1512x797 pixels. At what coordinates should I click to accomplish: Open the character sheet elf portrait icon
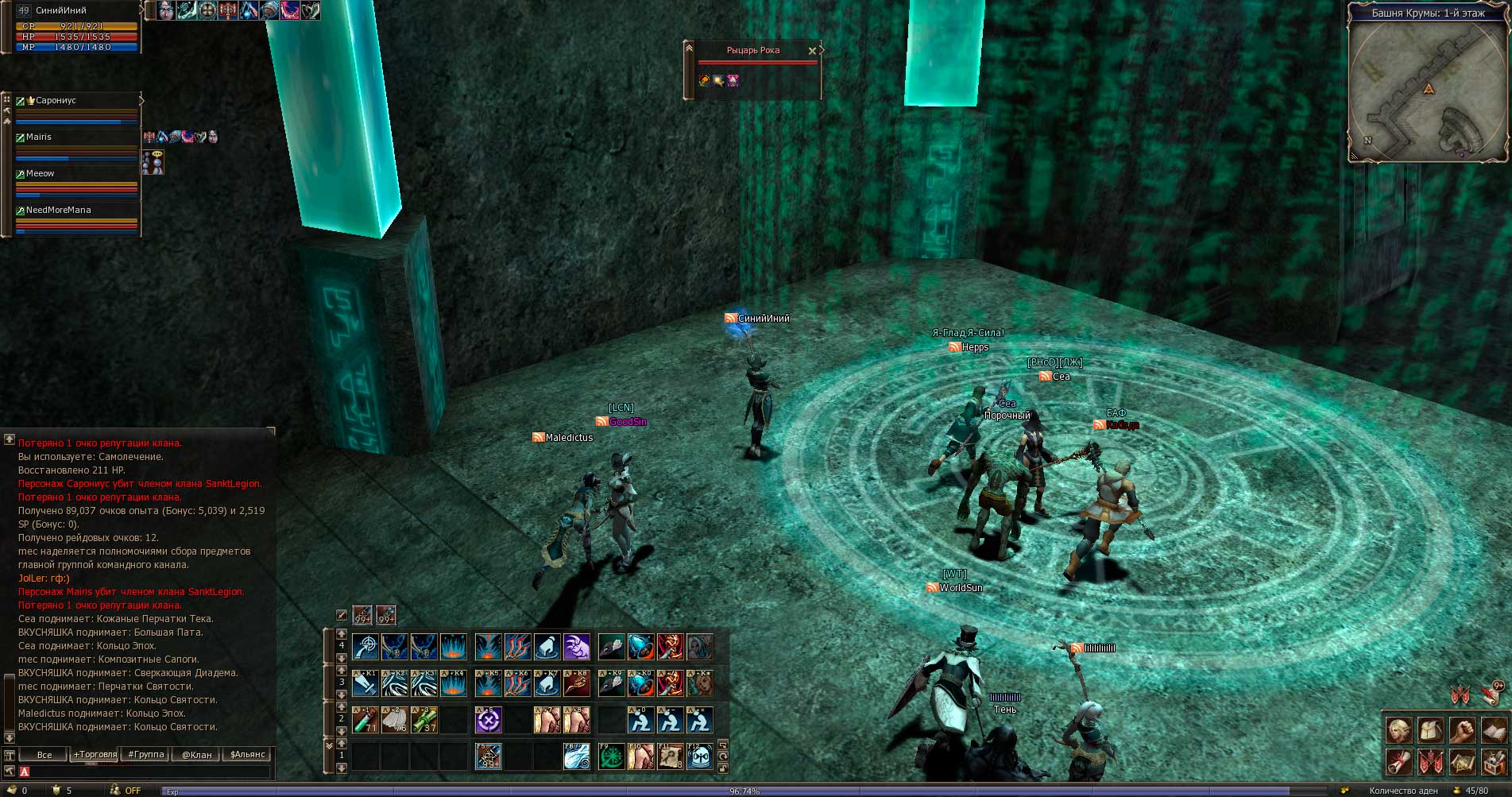coord(1398,729)
